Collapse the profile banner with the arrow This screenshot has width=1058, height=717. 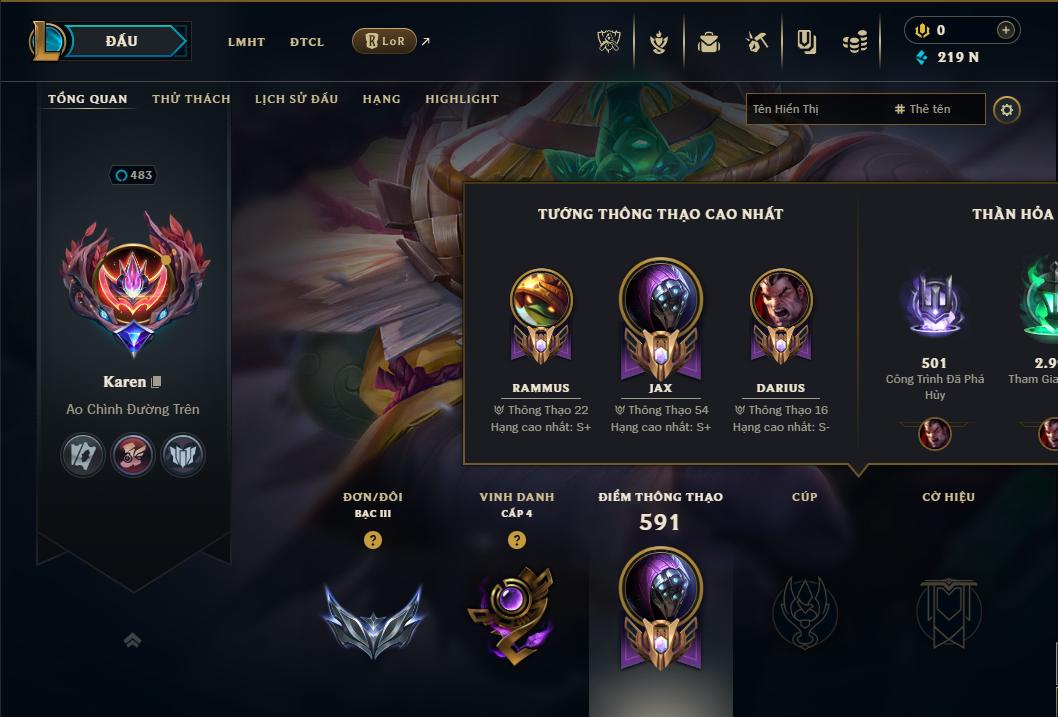(x=132, y=640)
